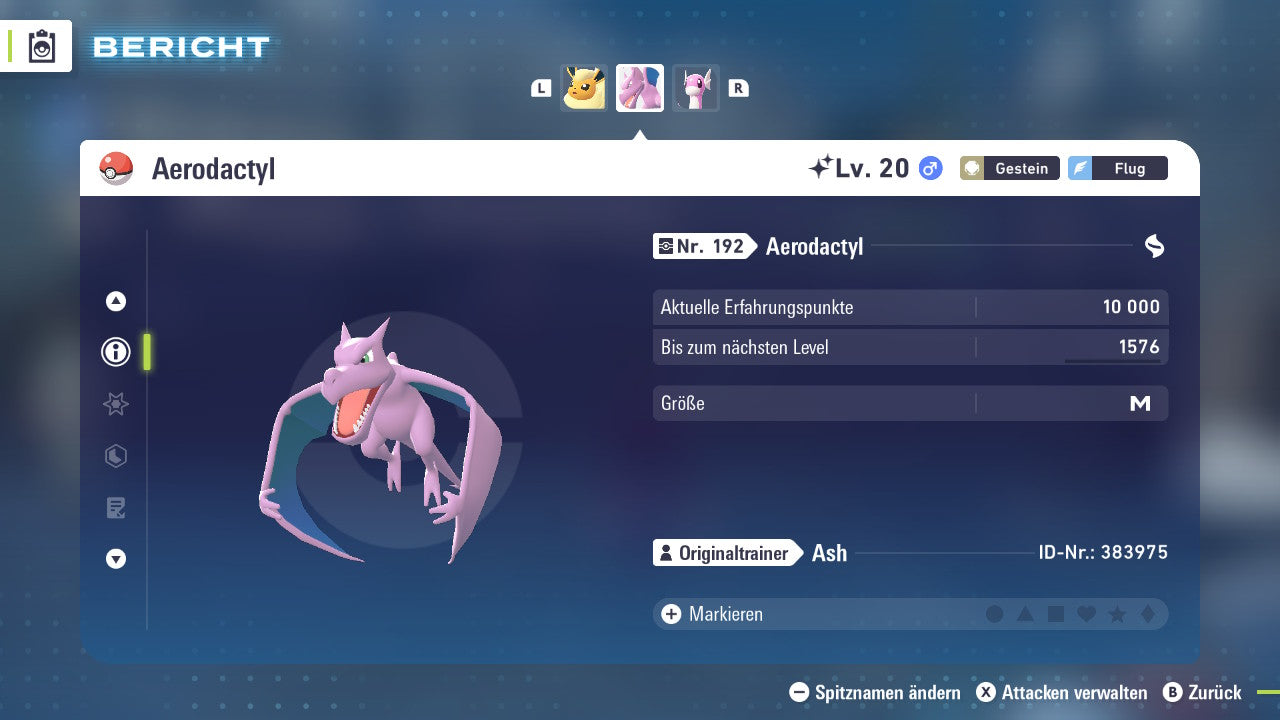
Task: Toggle the heart mark for Aerodactyl
Action: pos(1086,614)
